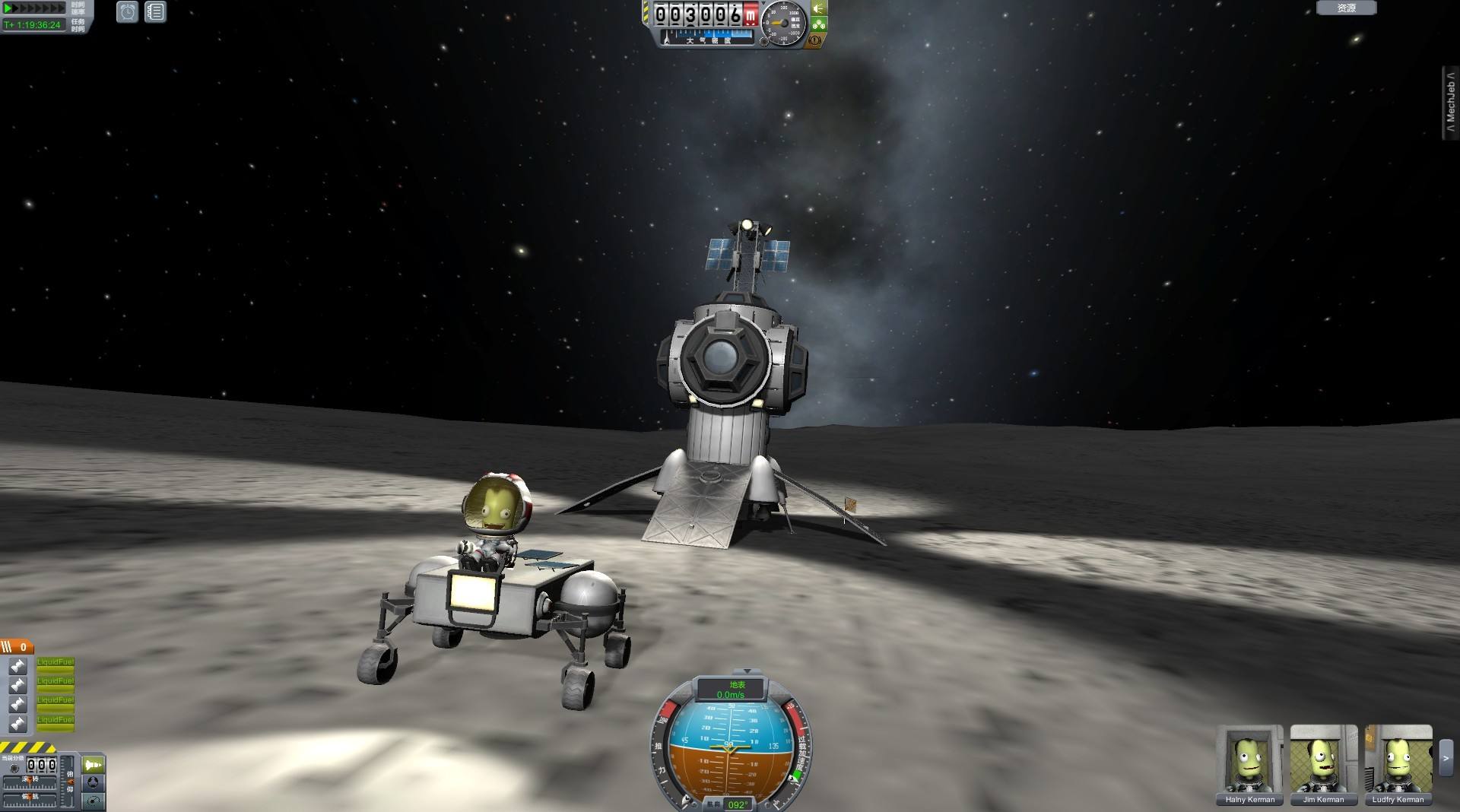Open the alarm clock tool

tap(127, 12)
